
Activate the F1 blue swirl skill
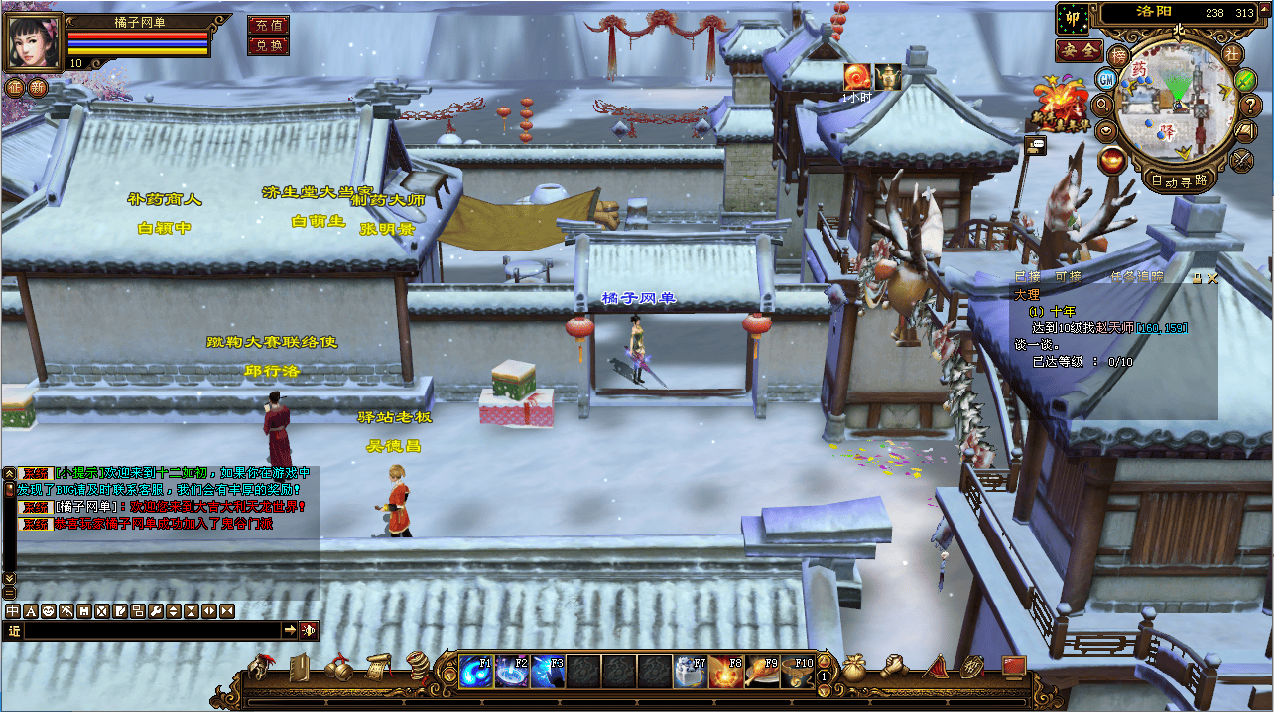click(x=474, y=671)
